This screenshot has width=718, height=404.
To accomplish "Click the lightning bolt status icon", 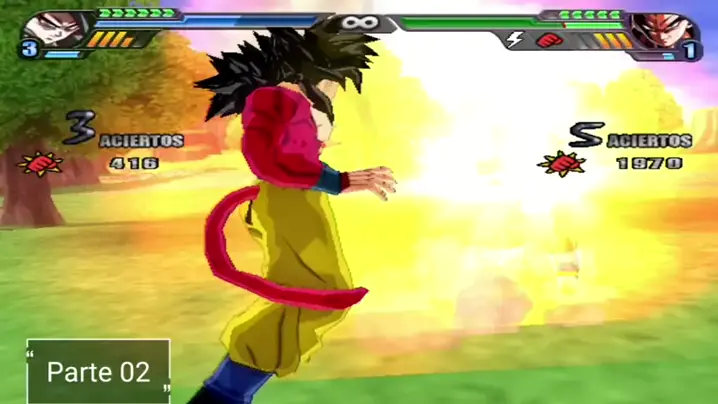I will click(x=515, y=40).
